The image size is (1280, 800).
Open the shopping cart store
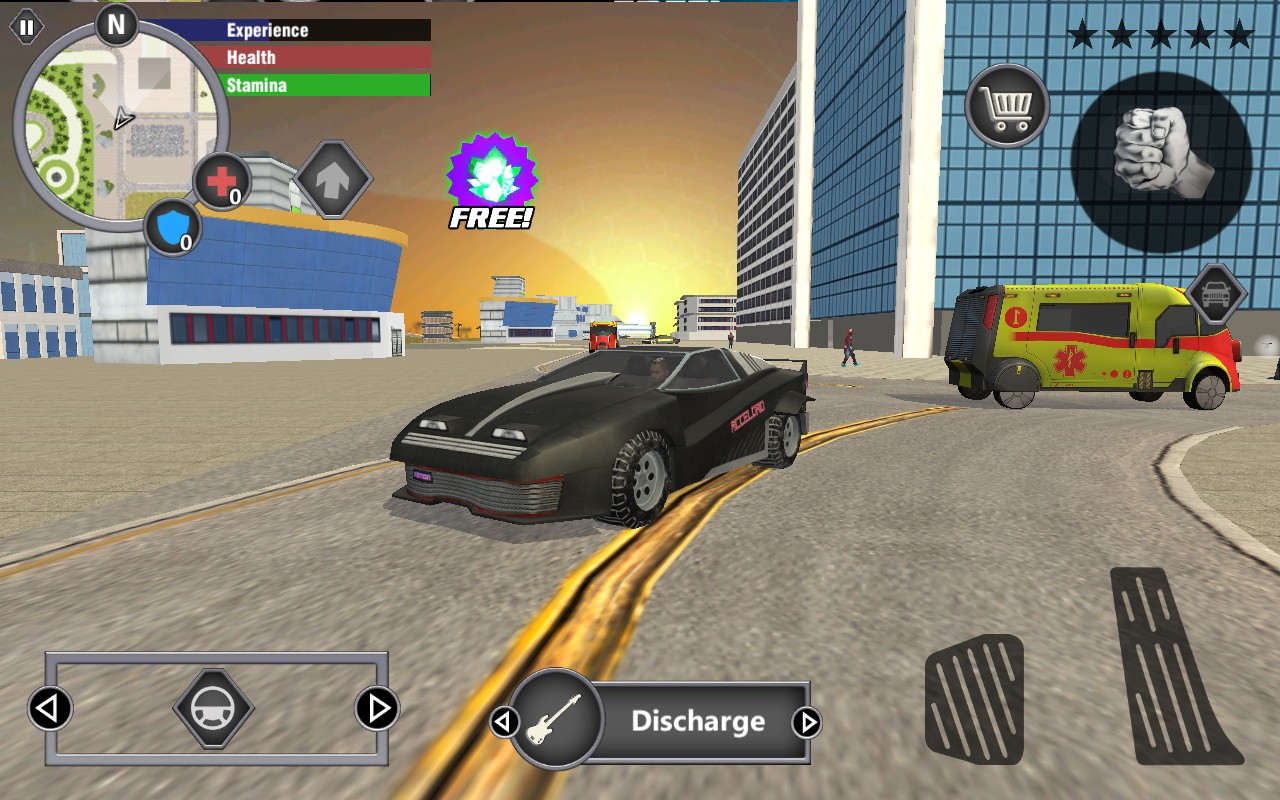[1007, 106]
